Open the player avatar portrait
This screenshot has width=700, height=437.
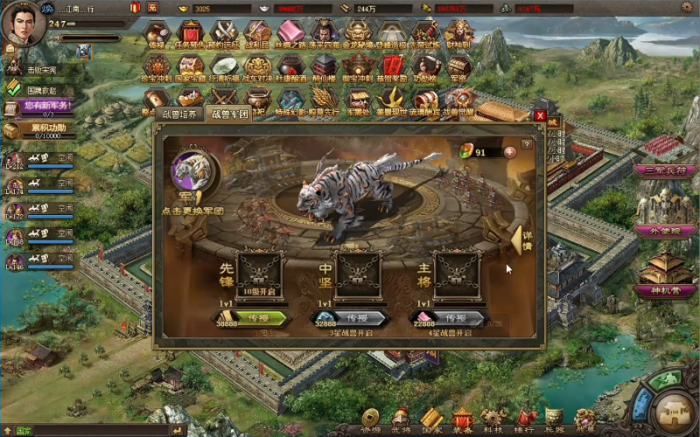click(x=23, y=23)
